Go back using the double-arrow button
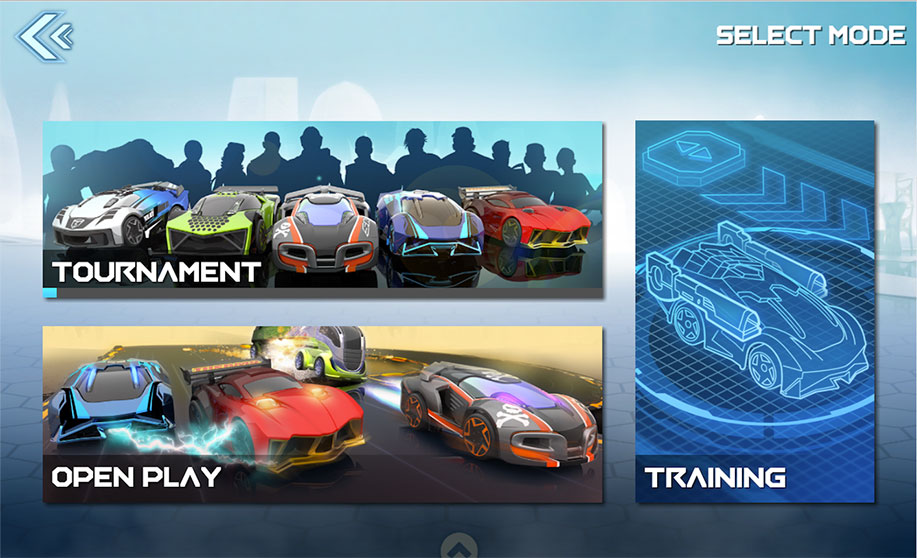 tap(45, 37)
